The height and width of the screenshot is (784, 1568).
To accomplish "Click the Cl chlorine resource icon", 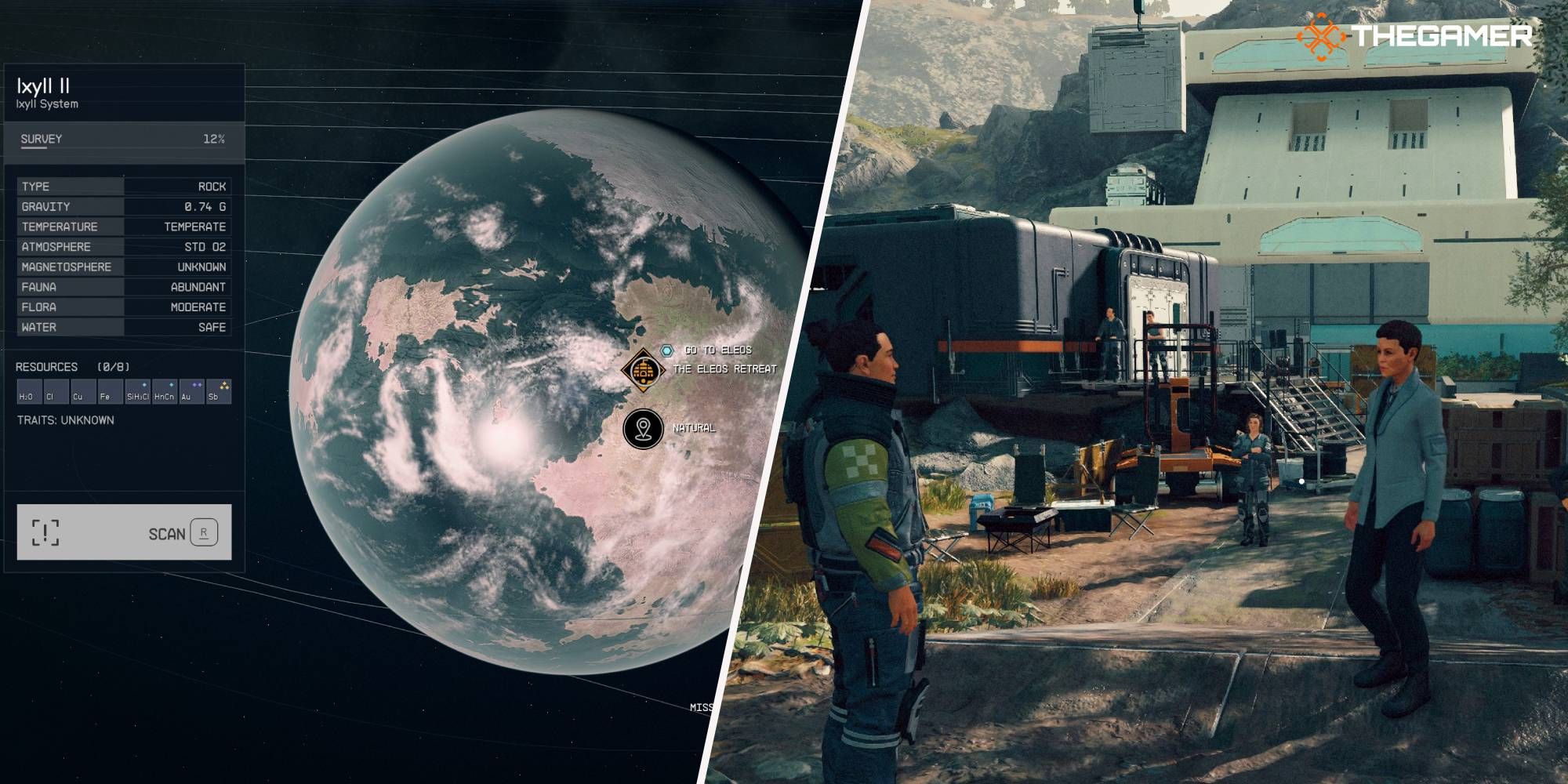I will tap(56, 391).
